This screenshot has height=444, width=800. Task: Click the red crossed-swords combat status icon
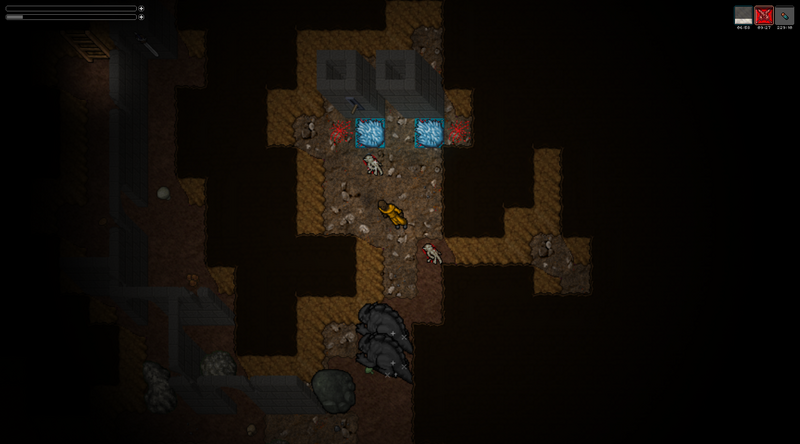point(764,15)
